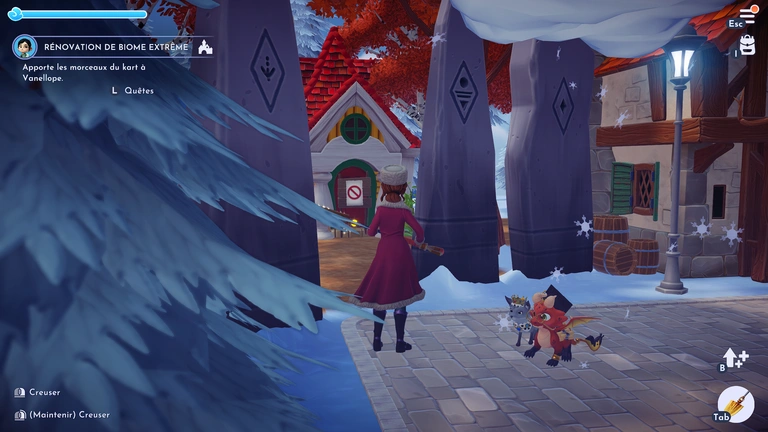
Task: Open the backpack inventory
Action: click(747, 45)
